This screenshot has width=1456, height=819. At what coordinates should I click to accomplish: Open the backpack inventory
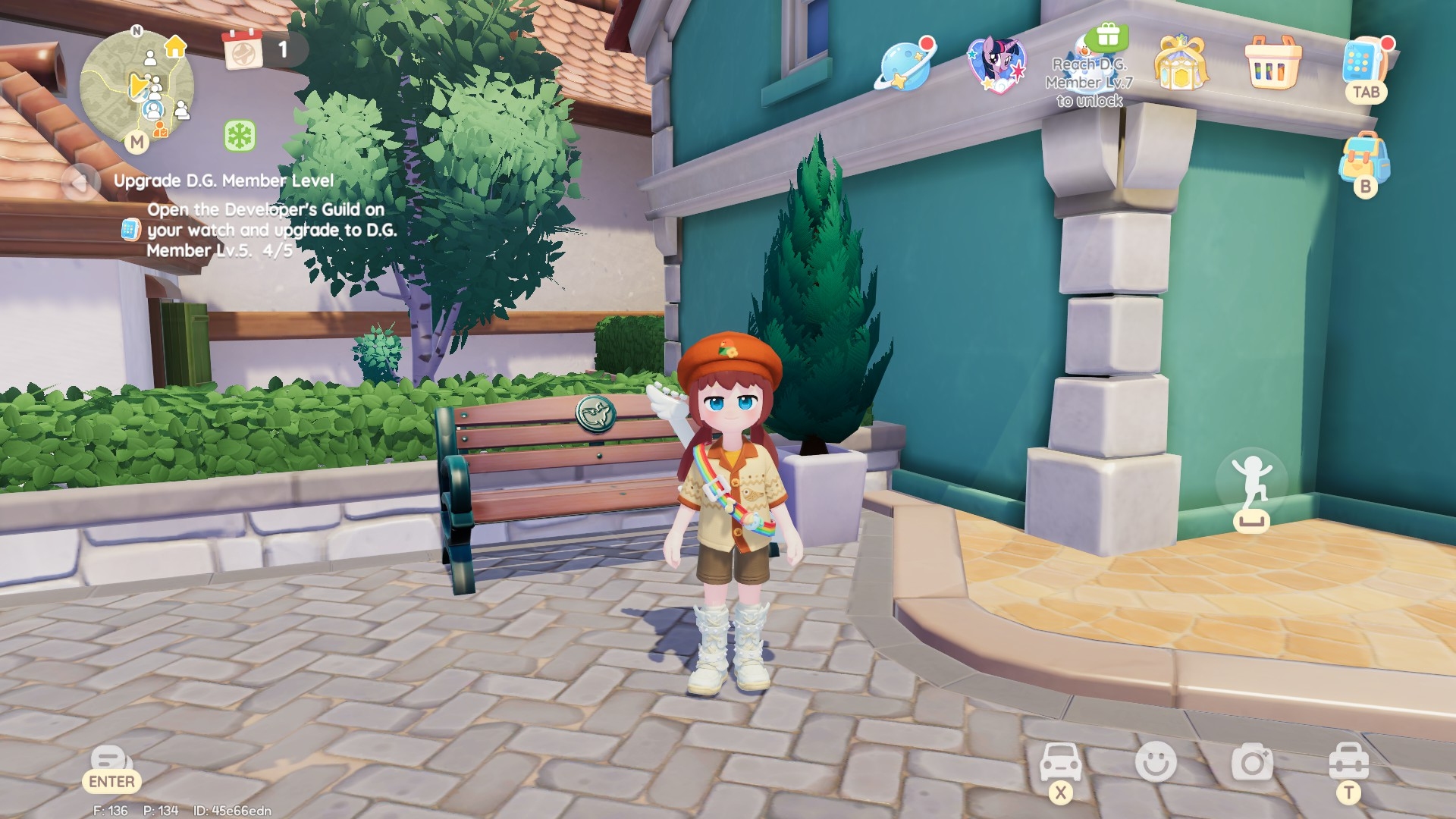click(x=1363, y=158)
